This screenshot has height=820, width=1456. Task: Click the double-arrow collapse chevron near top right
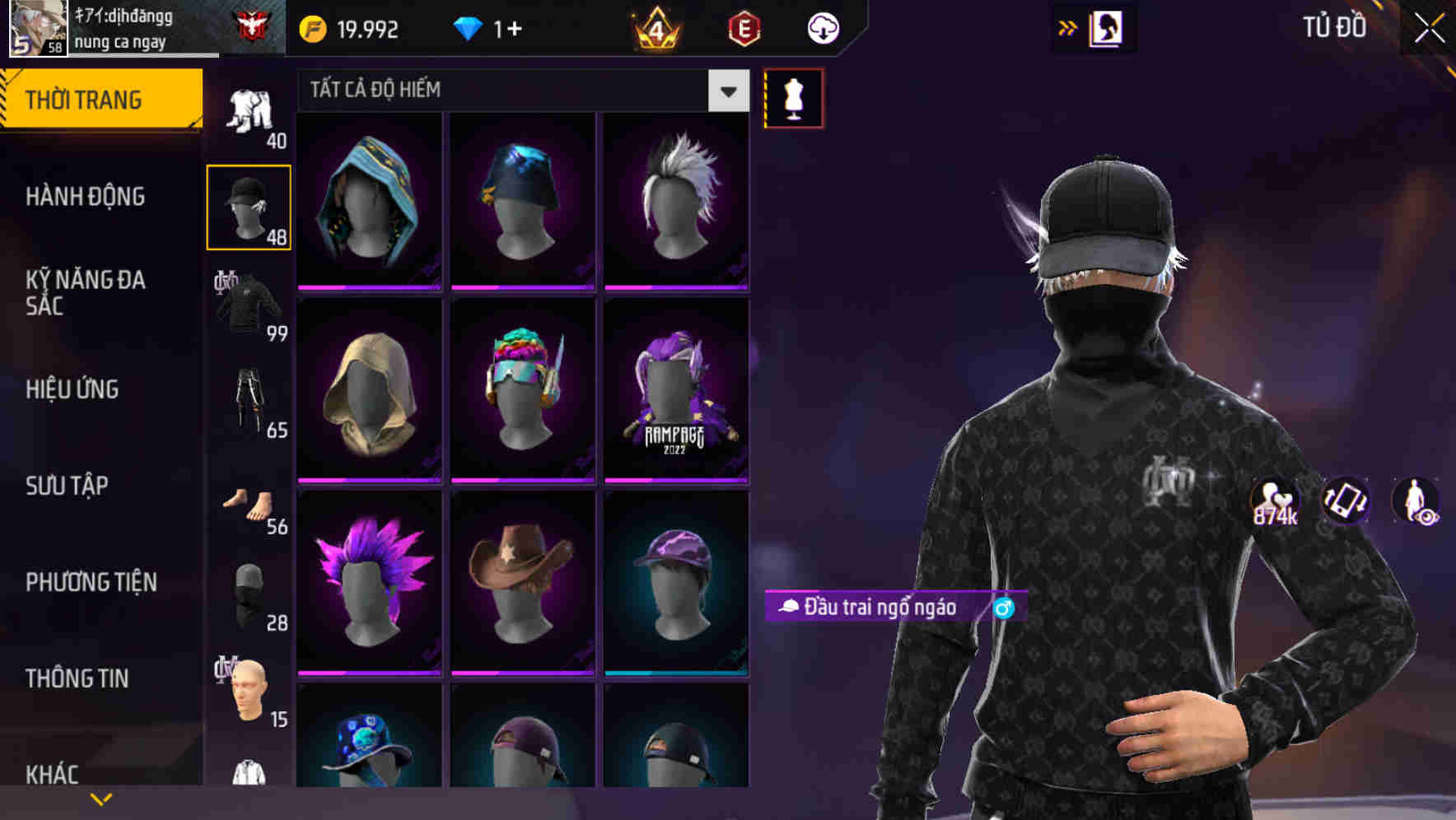click(1066, 27)
